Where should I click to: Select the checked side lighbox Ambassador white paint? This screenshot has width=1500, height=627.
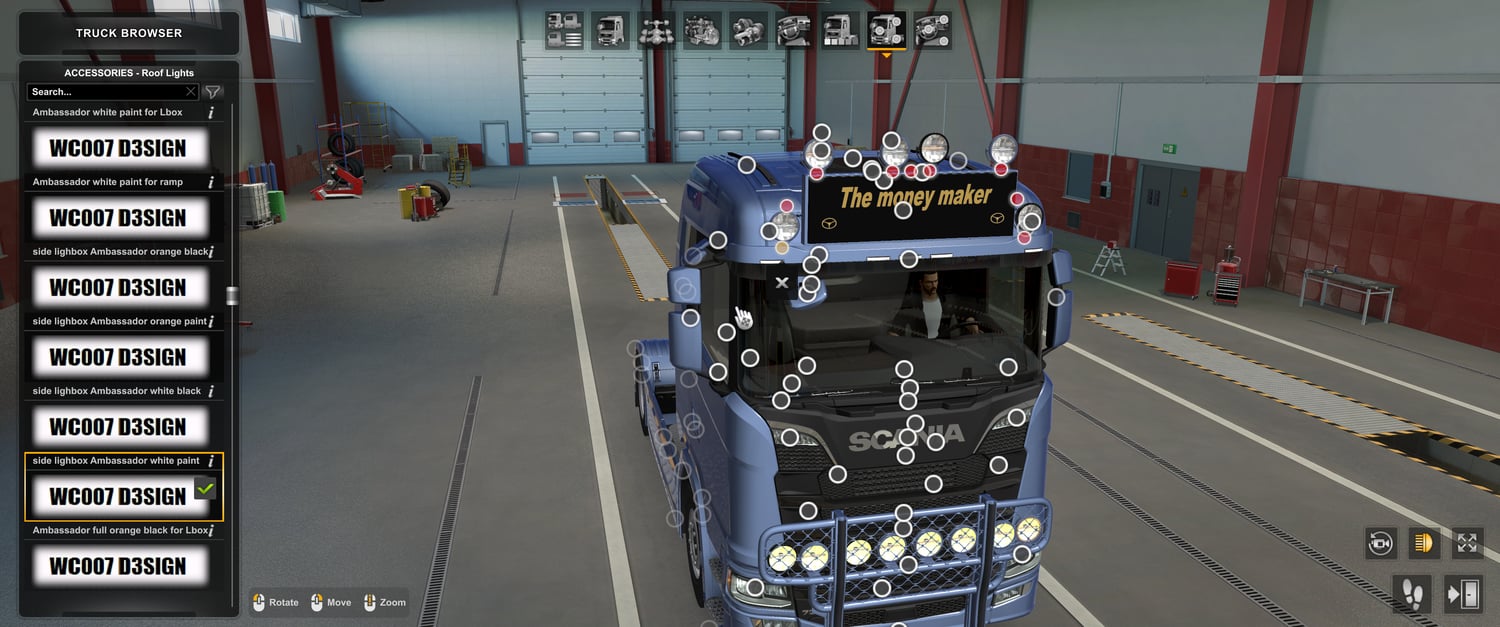[118, 496]
